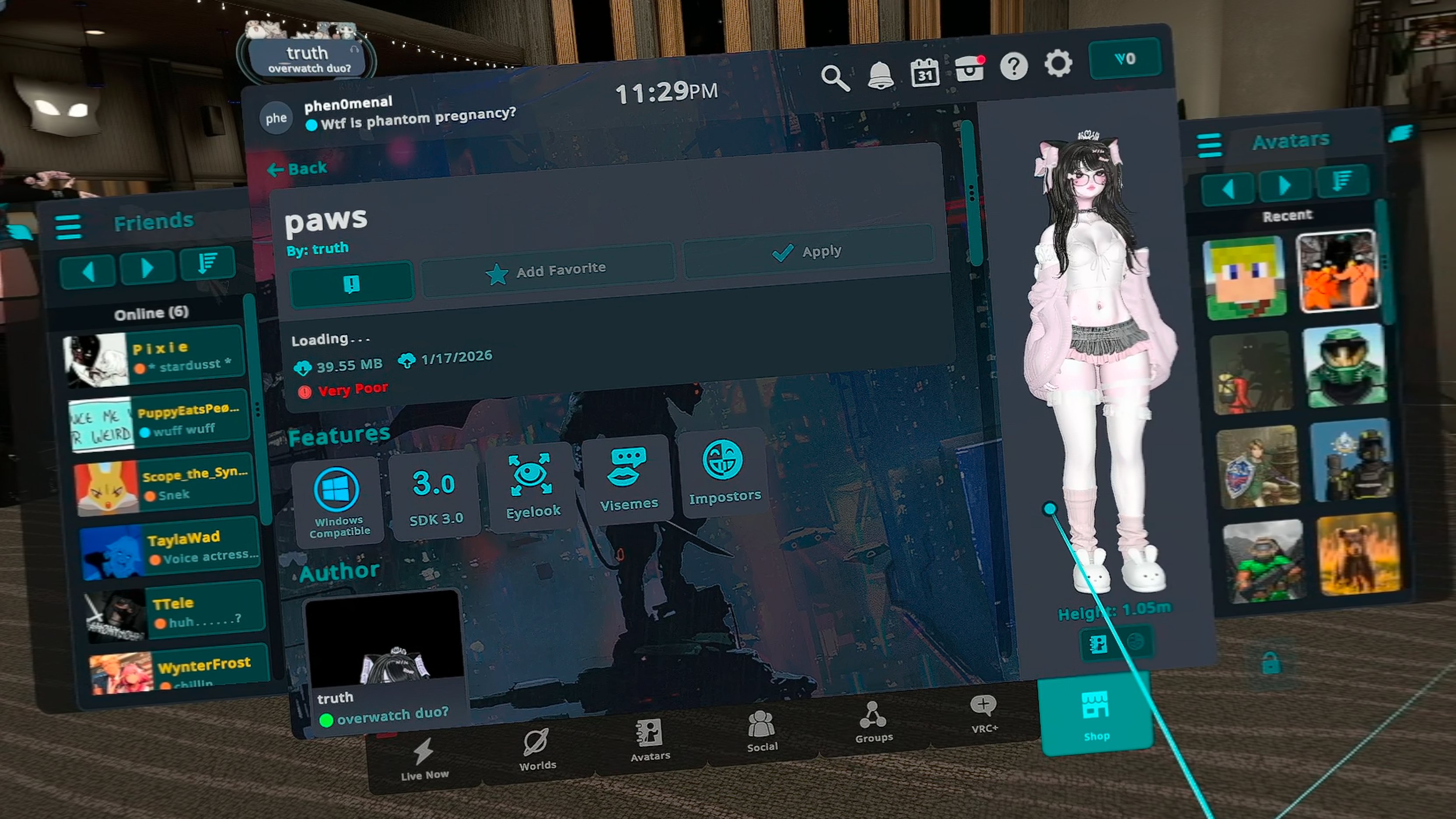Open the calendar icon

point(925,72)
